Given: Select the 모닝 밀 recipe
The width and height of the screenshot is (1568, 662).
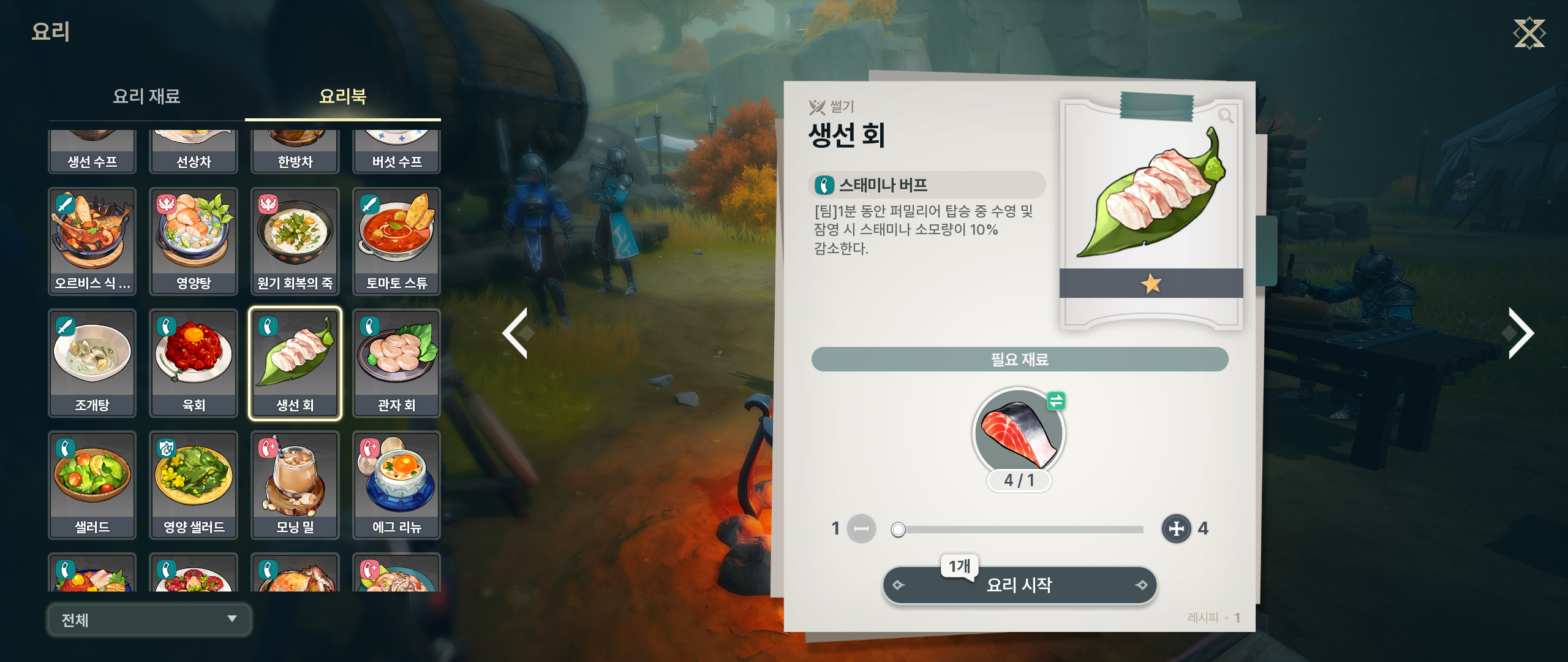Looking at the screenshot, I should (x=295, y=485).
